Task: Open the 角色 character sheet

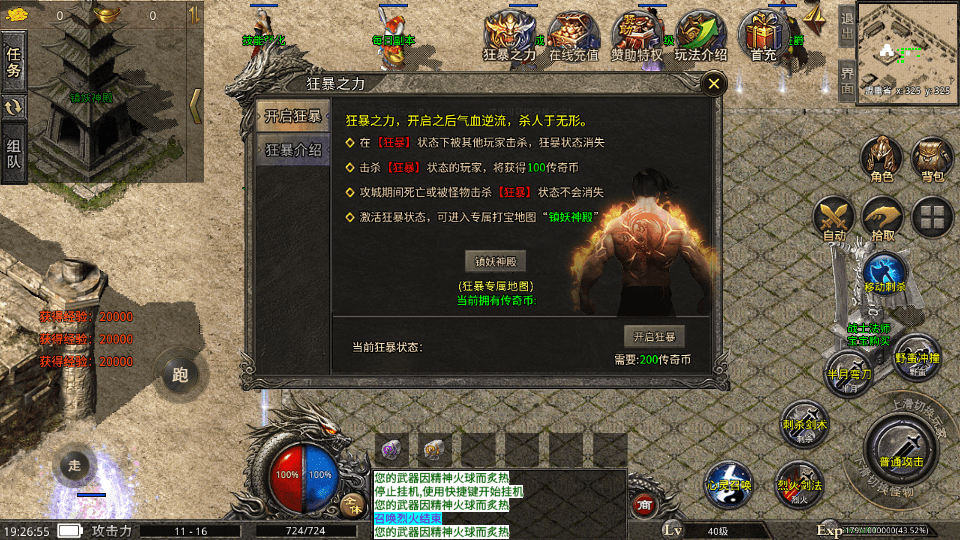Action: (881, 159)
